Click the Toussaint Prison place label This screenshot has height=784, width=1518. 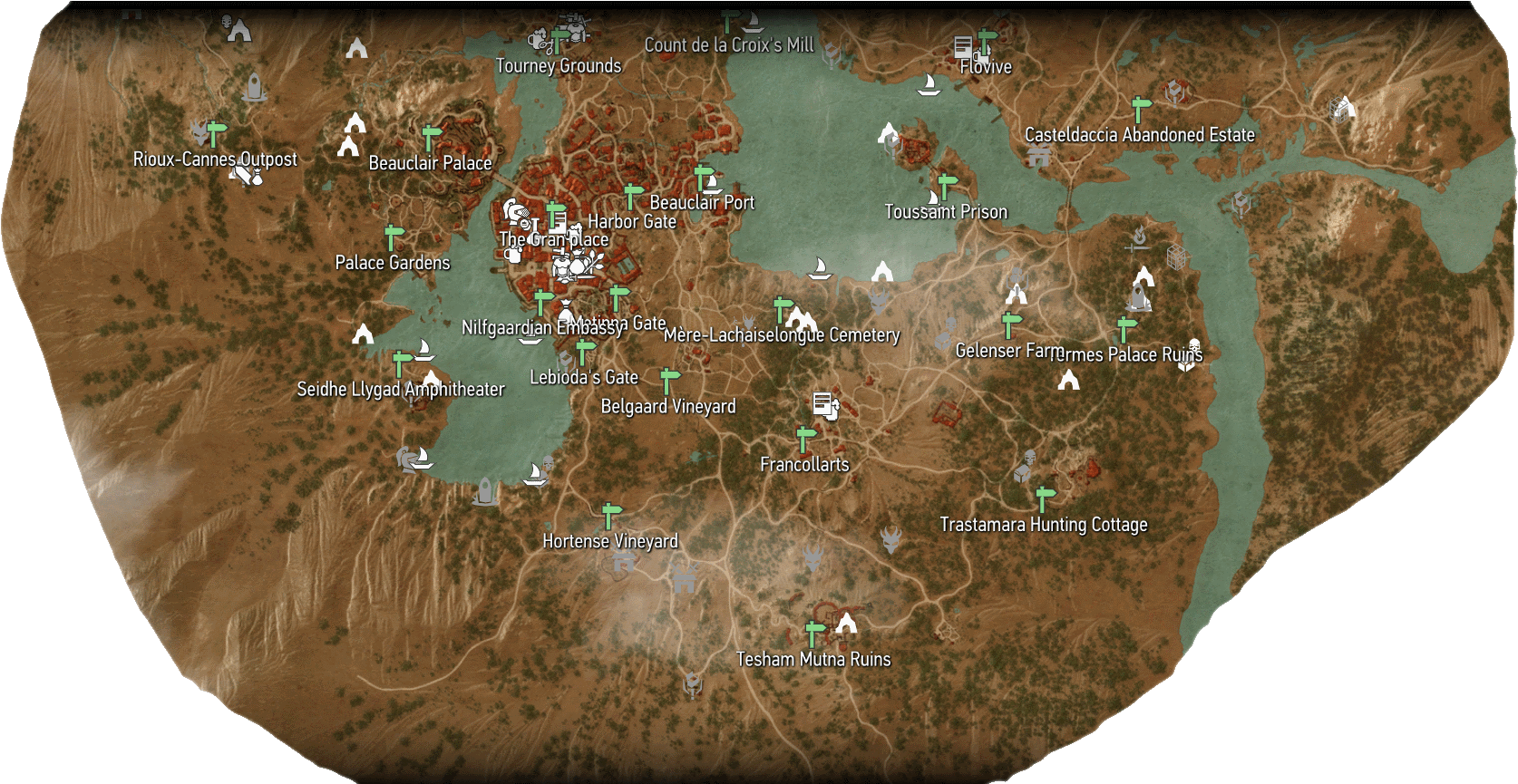[947, 211]
